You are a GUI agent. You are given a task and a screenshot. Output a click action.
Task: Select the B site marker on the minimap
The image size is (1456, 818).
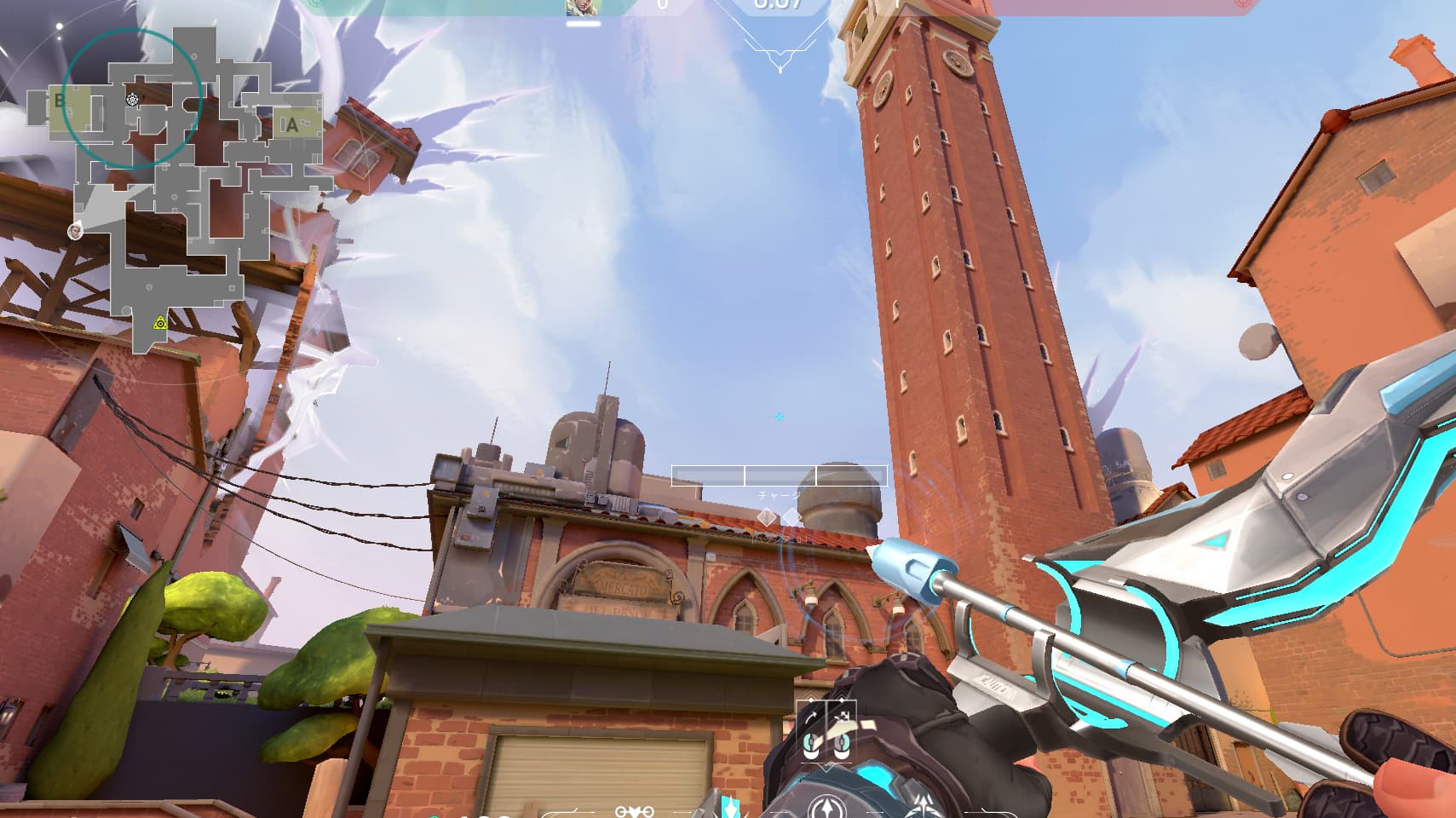pos(60,101)
